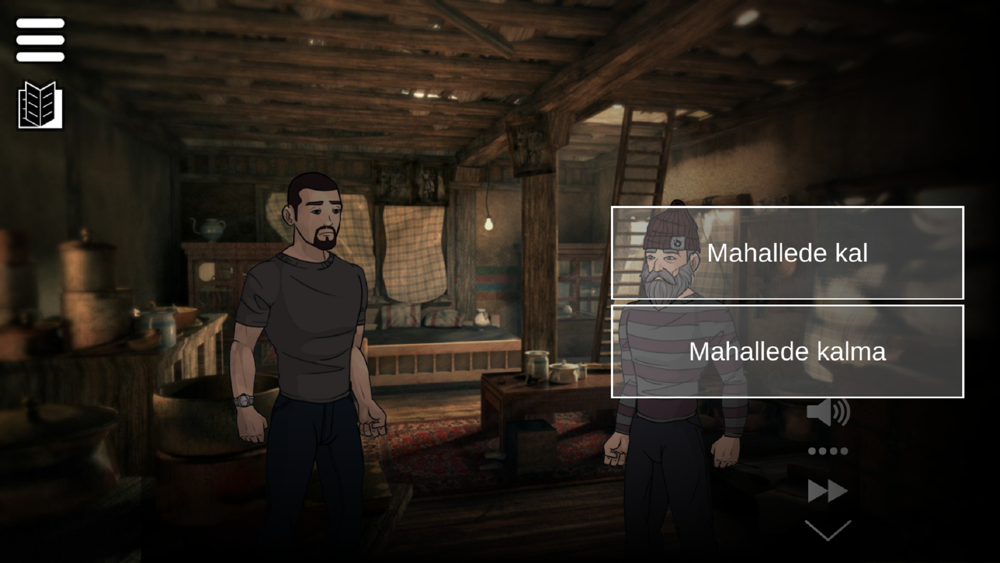Image resolution: width=1000 pixels, height=563 pixels.
Task: Open the four-dot dialogue history
Action: click(x=827, y=451)
